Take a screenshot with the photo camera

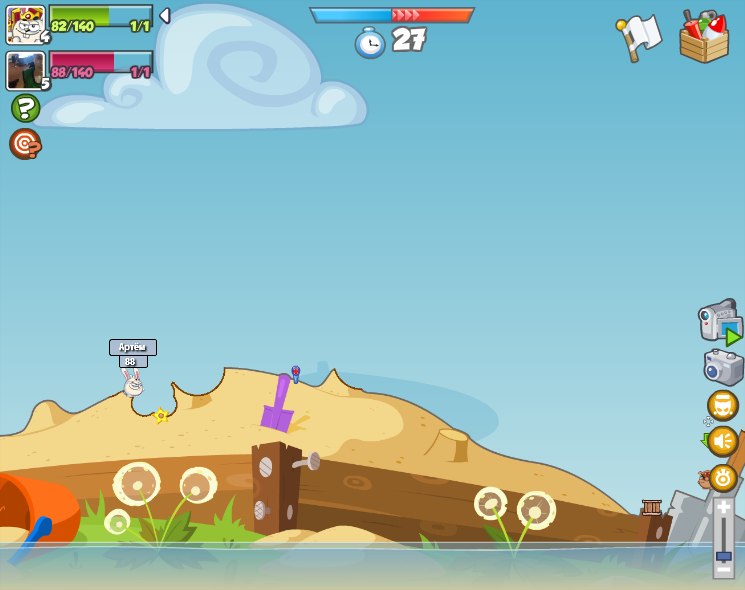pos(723,366)
